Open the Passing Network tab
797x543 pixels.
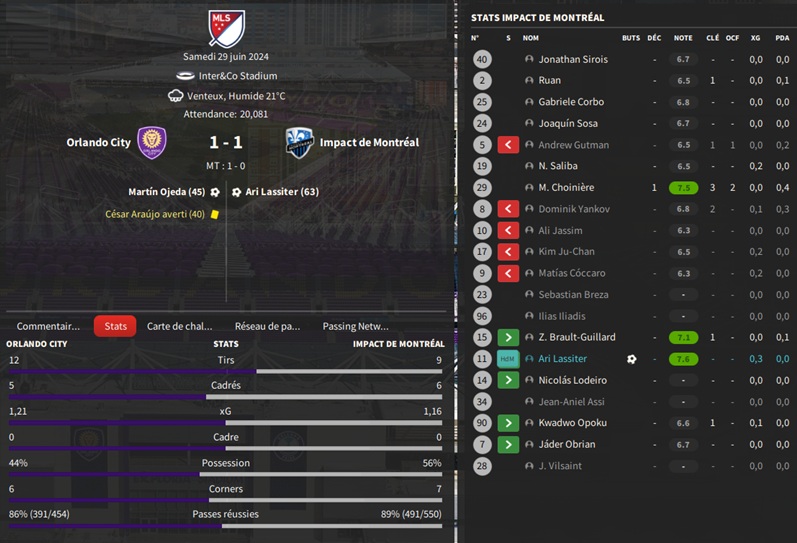(355, 326)
